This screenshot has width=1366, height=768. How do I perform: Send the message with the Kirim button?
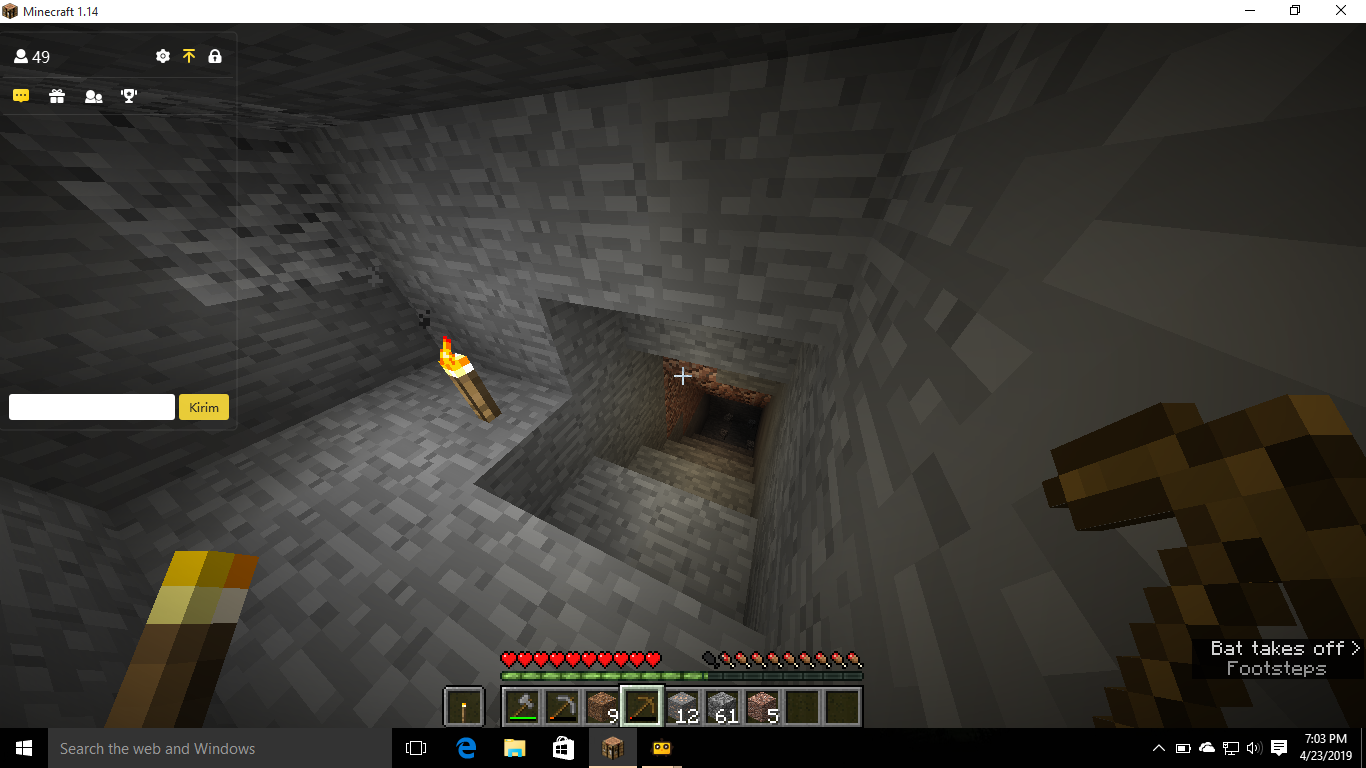[204, 407]
